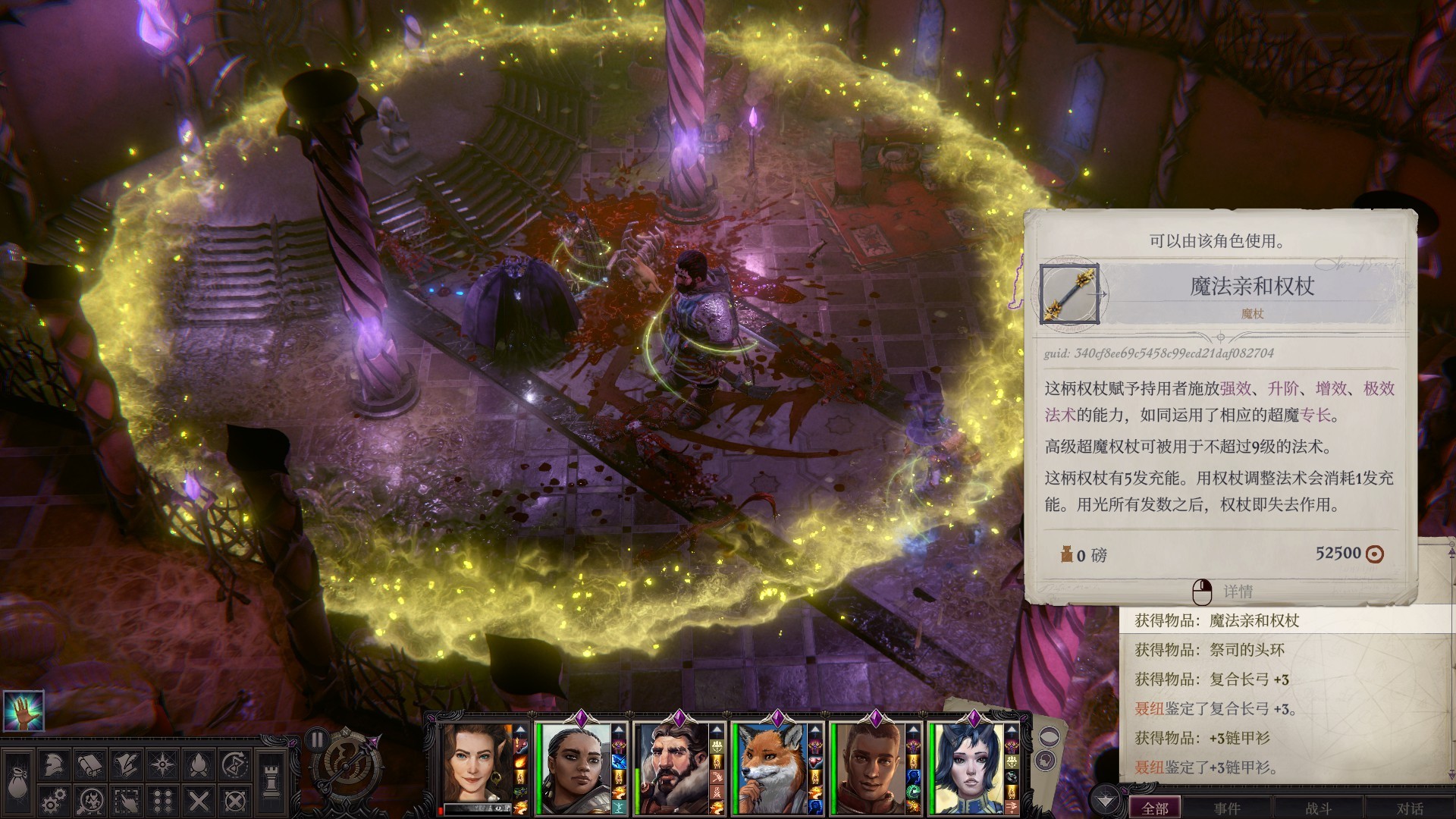Click the campfire rest button
The height and width of the screenshot is (819, 1456).
tap(199, 765)
